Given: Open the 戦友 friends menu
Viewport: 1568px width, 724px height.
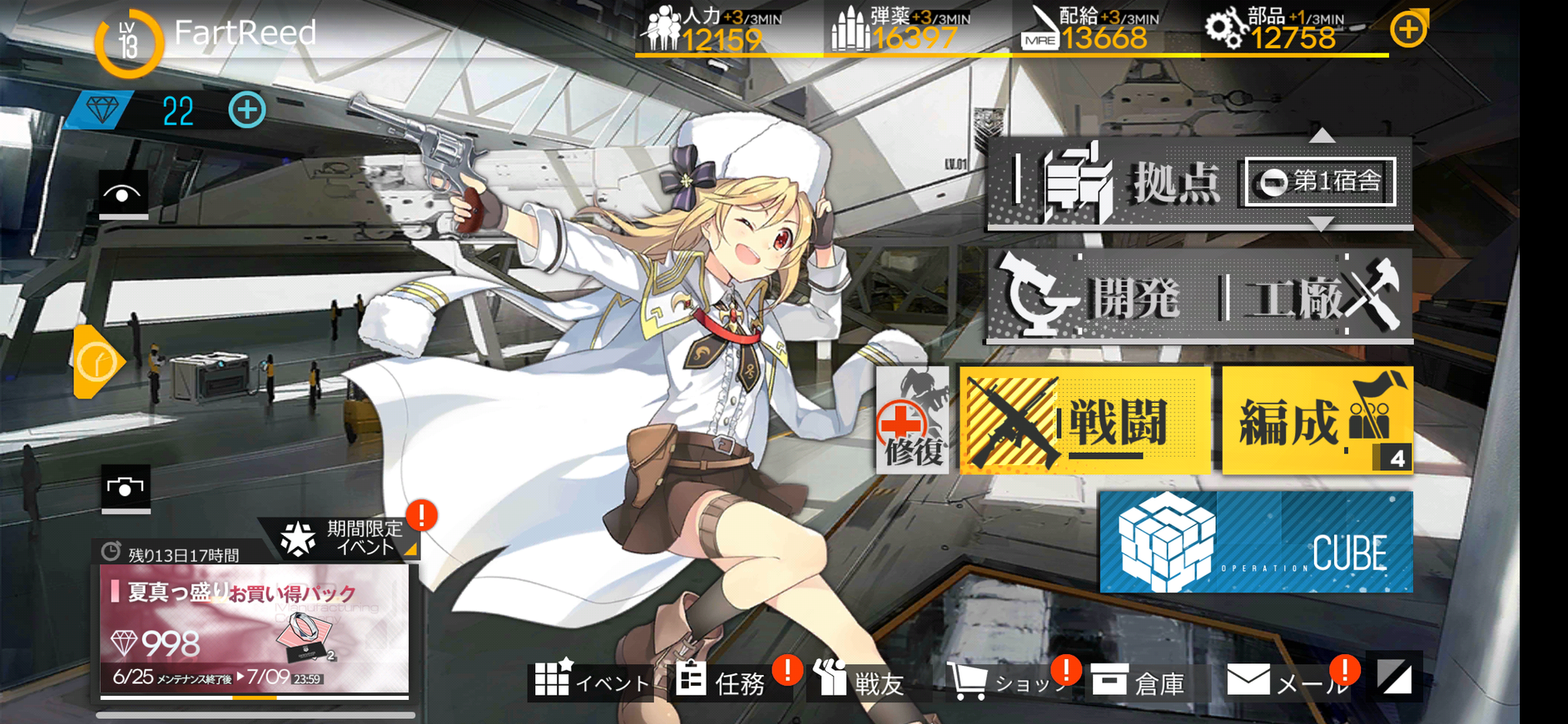Looking at the screenshot, I should (859, 682).
